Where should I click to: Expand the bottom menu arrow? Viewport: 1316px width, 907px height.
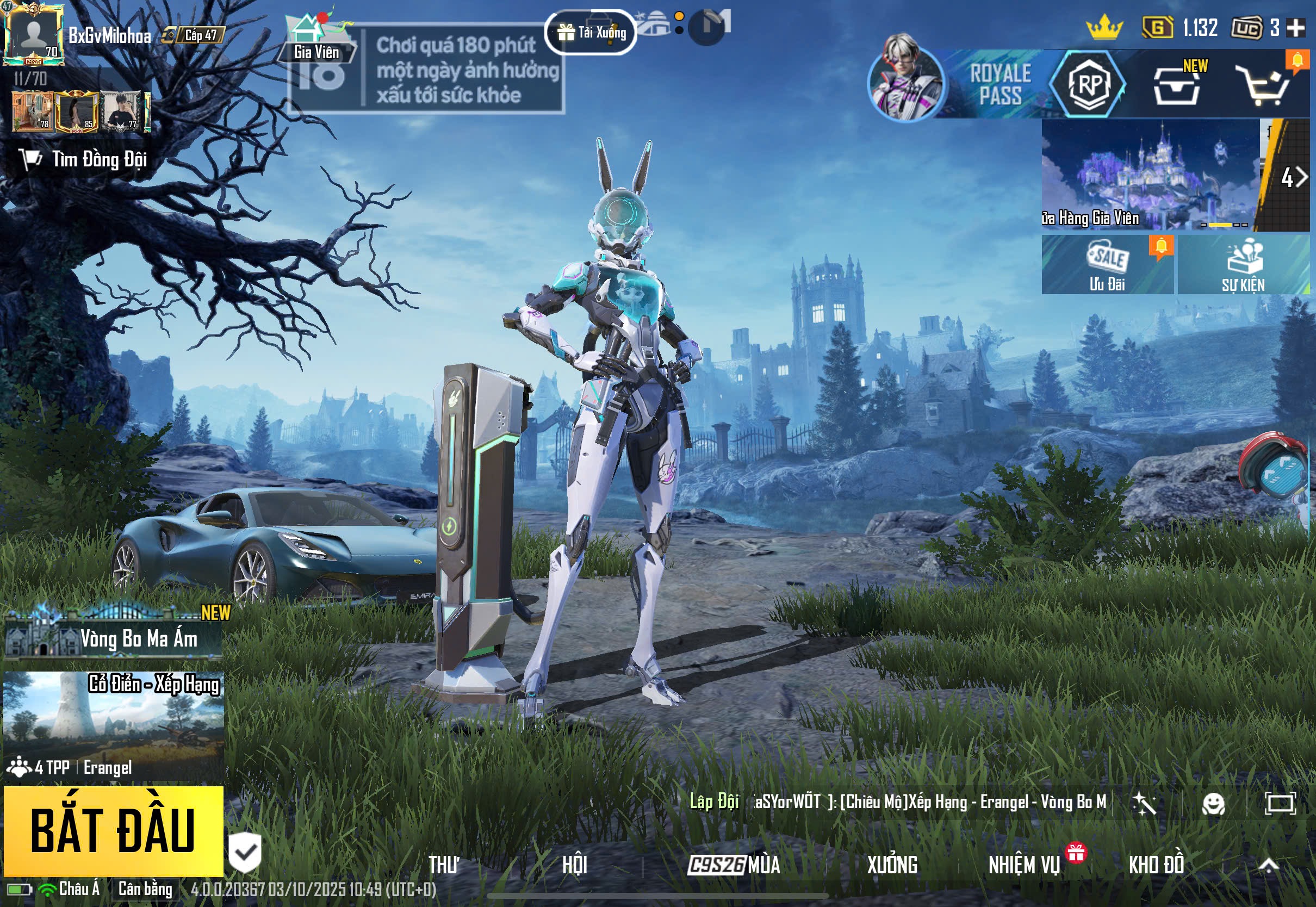(1269, 865)
